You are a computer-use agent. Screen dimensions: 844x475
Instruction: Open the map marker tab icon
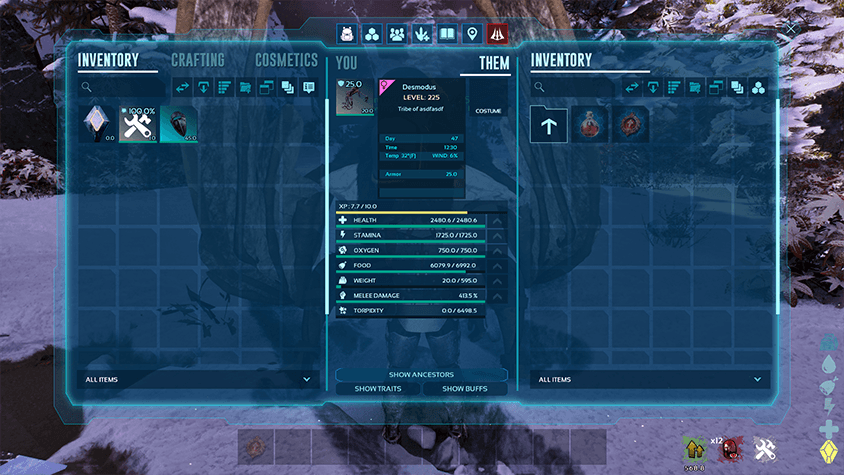pos(472,34)
